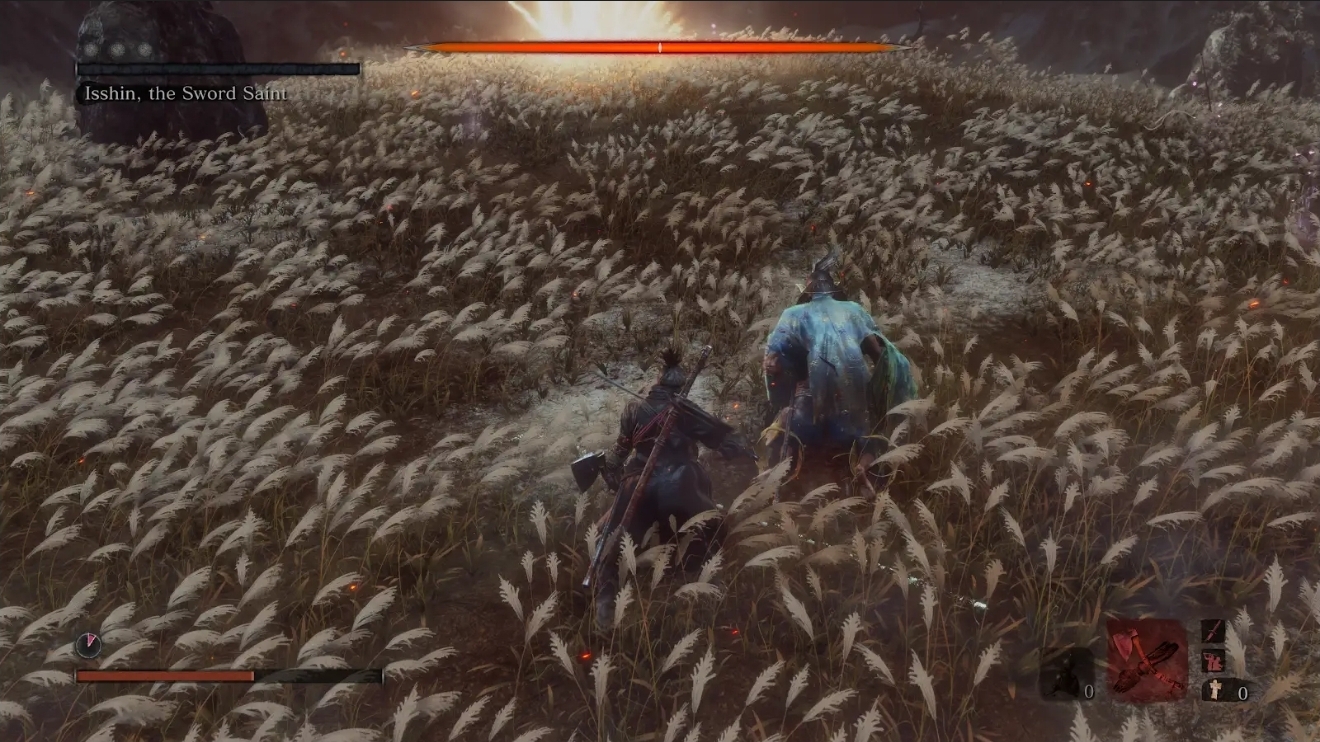Screen dimensions: 1320x742
Task: Click the pink resurrection node circle
Action: 87,644
